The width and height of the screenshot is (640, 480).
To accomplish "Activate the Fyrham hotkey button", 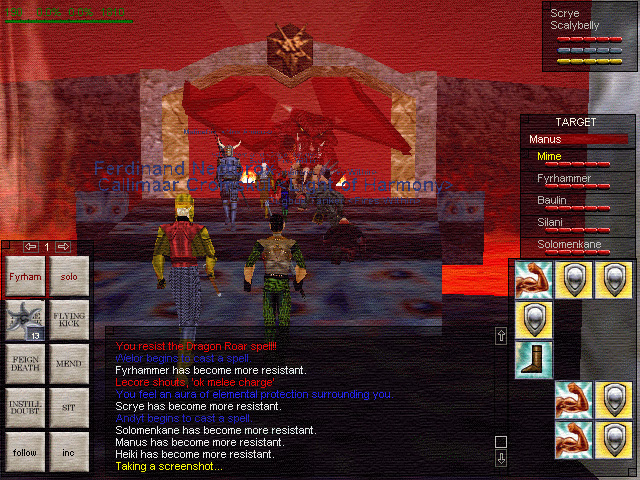I will [x=26, y=276].
